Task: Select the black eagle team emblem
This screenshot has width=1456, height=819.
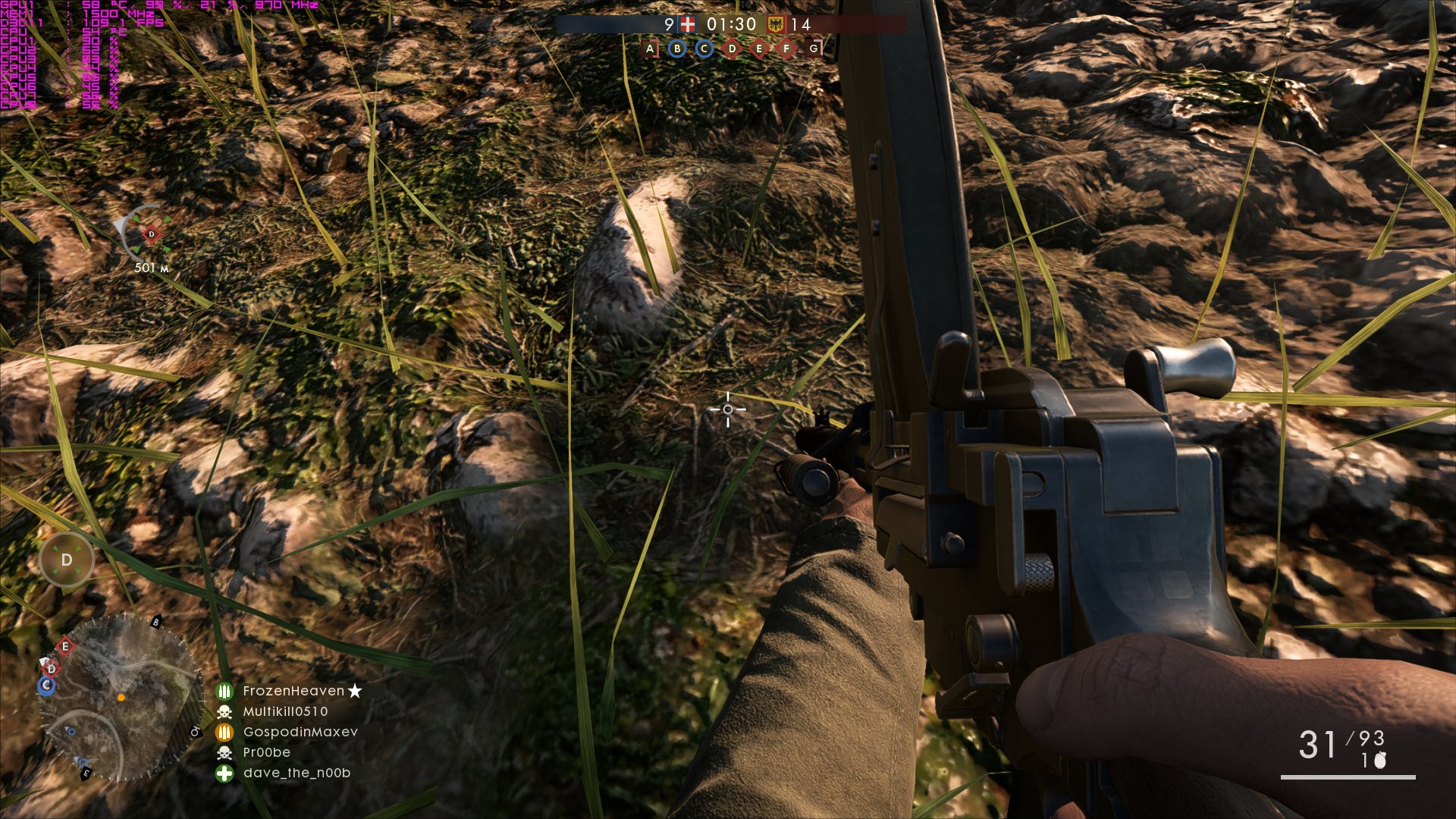Action: tap(777, 24)
